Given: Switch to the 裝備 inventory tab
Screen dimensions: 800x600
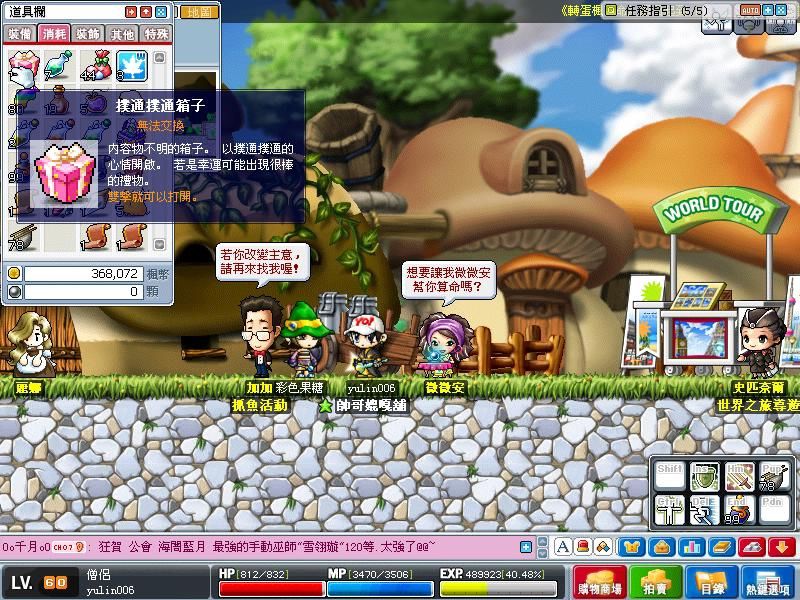Looking at the screenshot, I should tap(20, 34).
